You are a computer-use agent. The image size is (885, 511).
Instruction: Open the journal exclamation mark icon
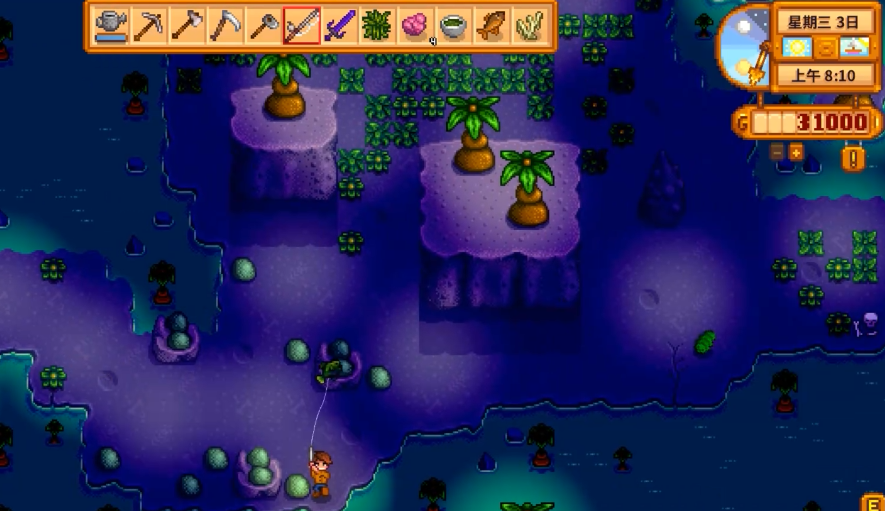[853, 158]
